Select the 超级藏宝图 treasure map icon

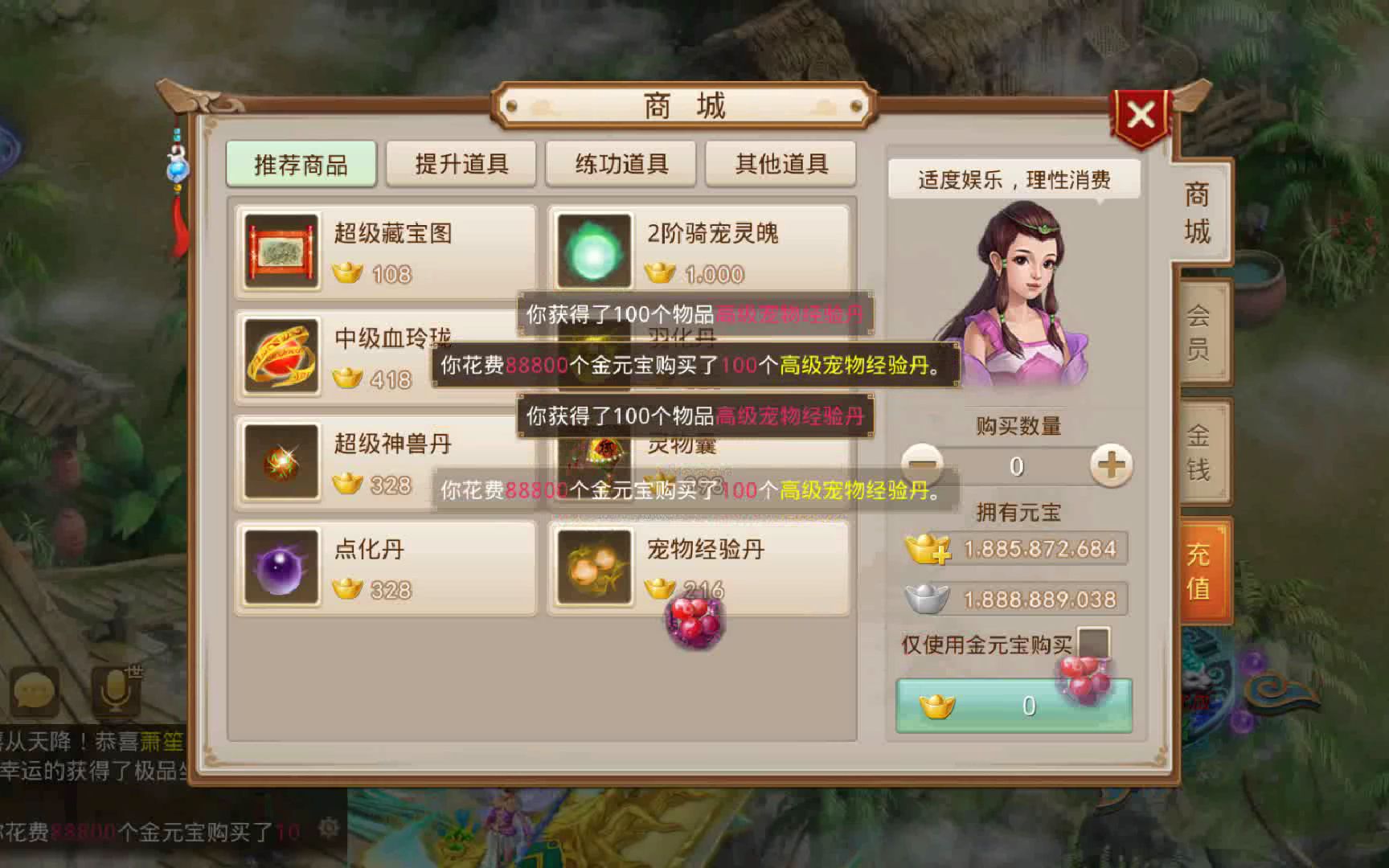coord(280,250)
